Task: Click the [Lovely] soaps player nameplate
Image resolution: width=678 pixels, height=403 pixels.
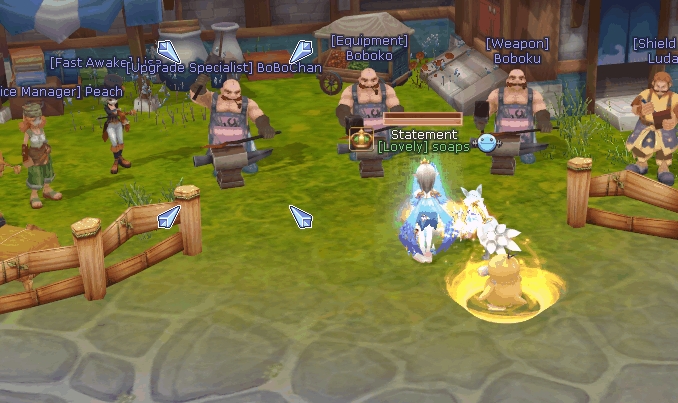Action: point(424,147)
